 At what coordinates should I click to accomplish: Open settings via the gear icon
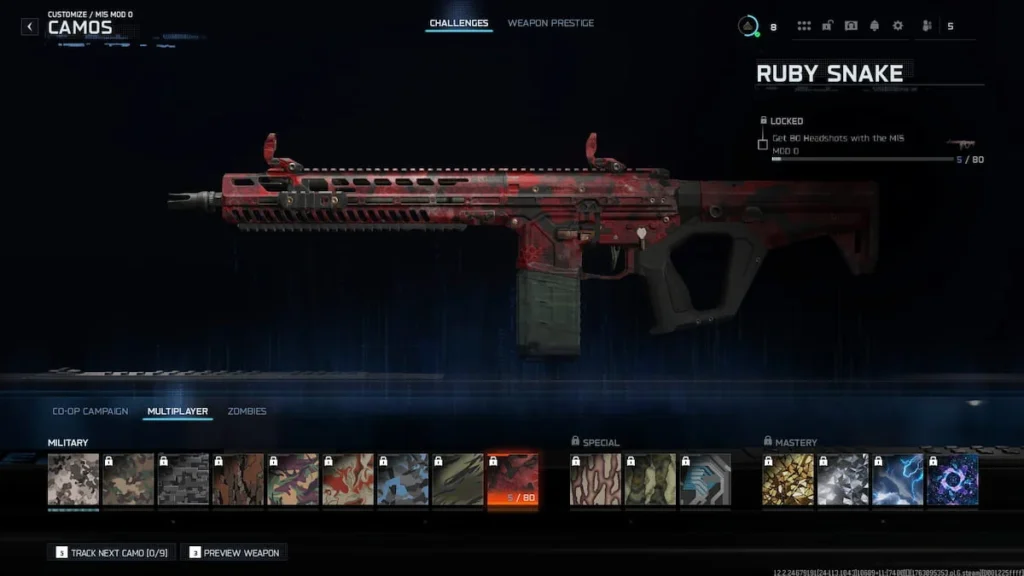click(x=897, y=26)
